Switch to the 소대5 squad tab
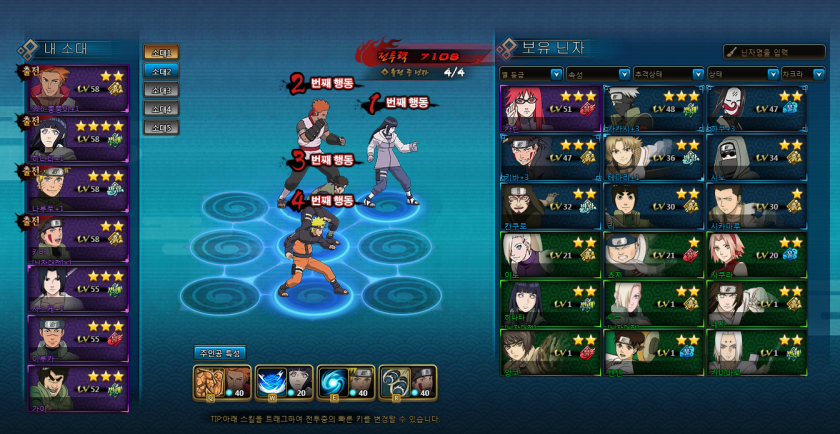 (x=160, y=128)
